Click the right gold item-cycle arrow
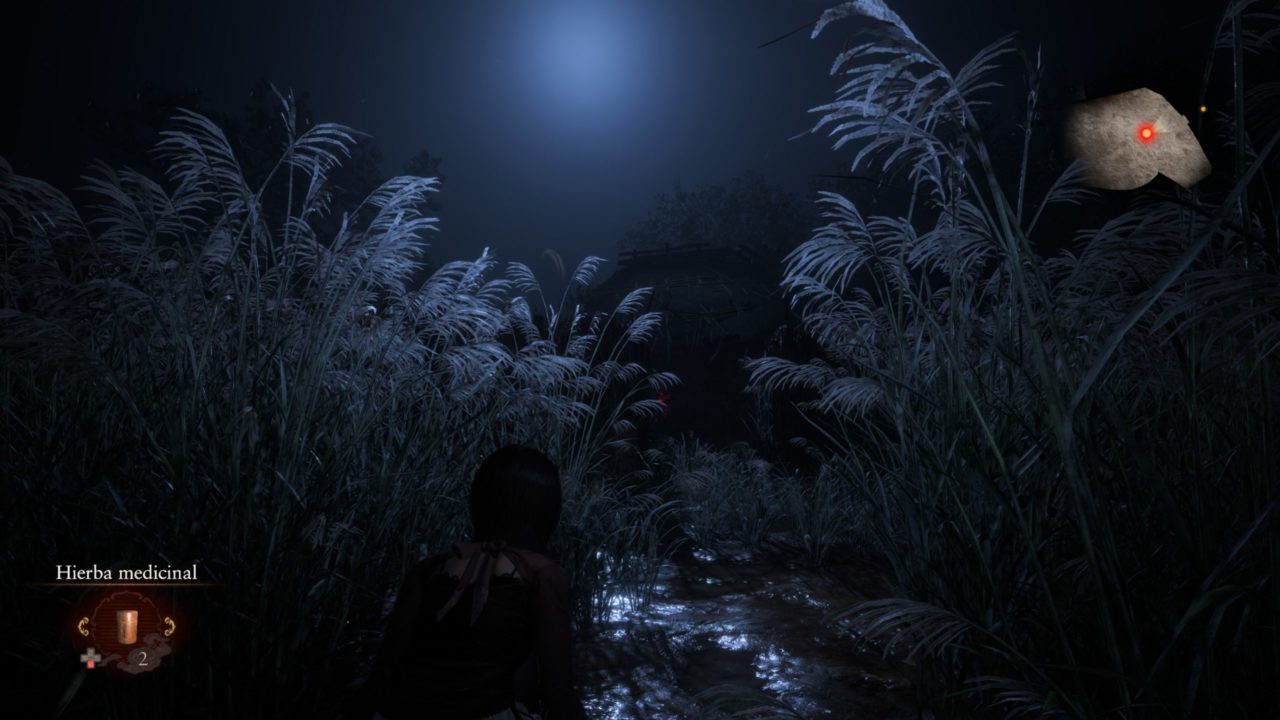Image resolution: width=1280 pixels, height=720 pixels. (169, 627)
